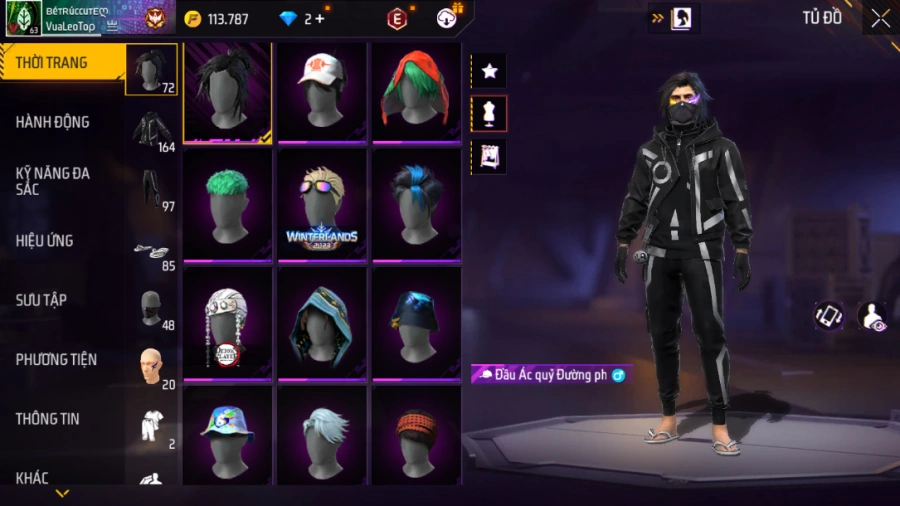Viewport: 900px width, 506px height.
Task: Switch to the Sưu Tập category
Action: click(x=41, y=300)
